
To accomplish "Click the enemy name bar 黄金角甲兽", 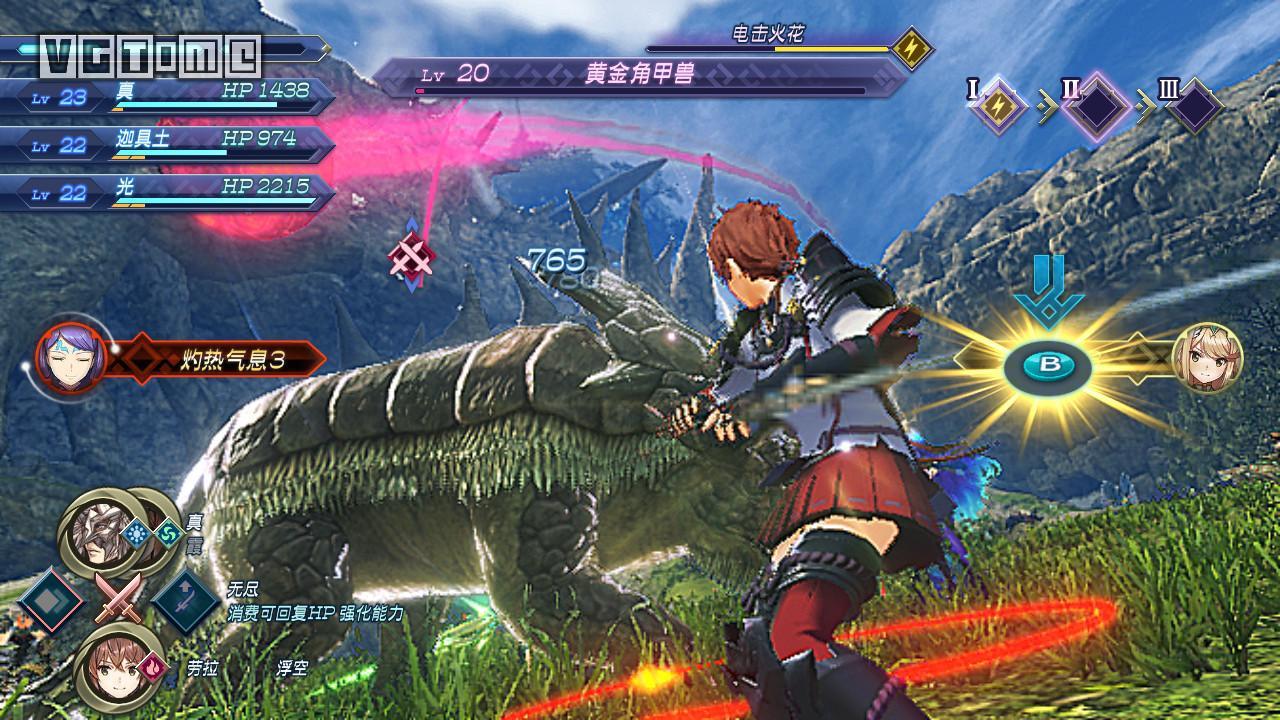I will [x=640, y=76].
